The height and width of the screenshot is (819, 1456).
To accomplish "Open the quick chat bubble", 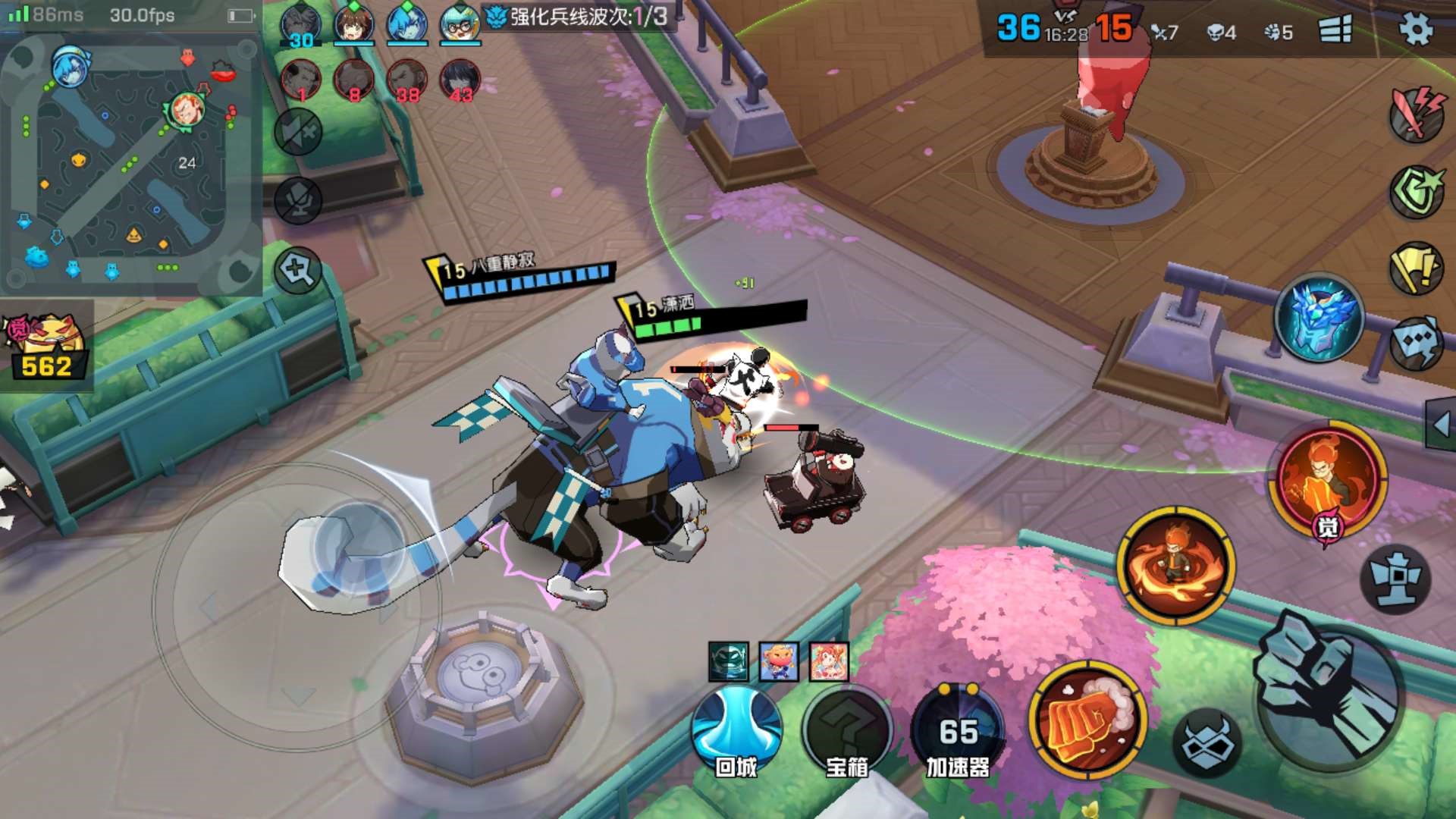I will (x=1416, y=343).
